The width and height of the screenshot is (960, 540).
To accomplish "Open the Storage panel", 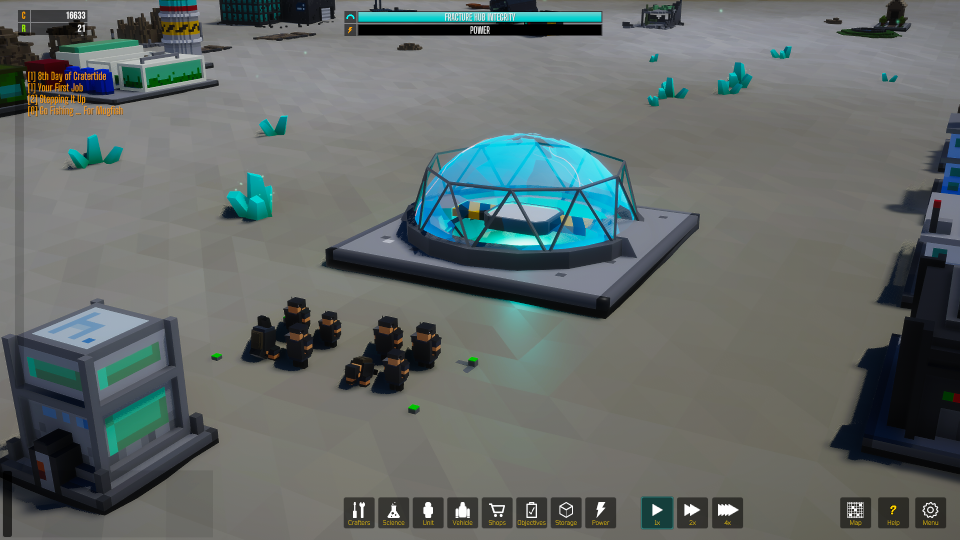I will [566, 513].
